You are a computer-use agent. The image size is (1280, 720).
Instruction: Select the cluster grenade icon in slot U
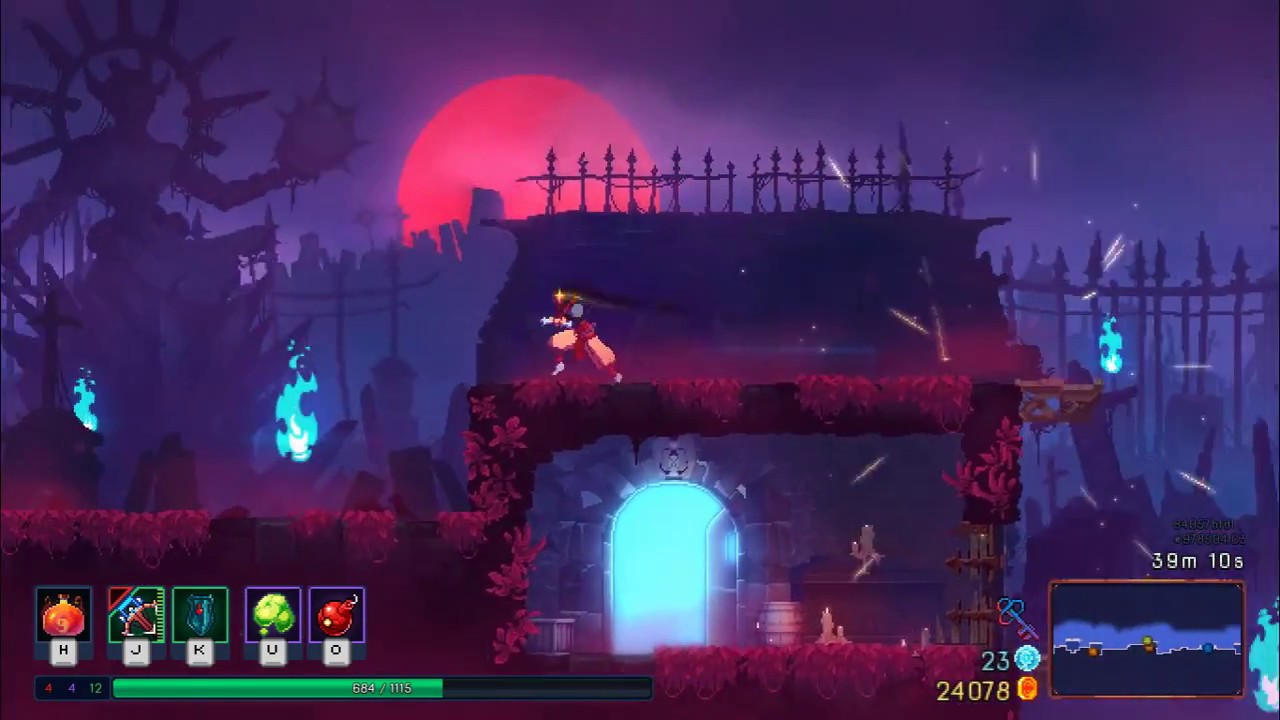pyautogui.click(x=272, y=614)
